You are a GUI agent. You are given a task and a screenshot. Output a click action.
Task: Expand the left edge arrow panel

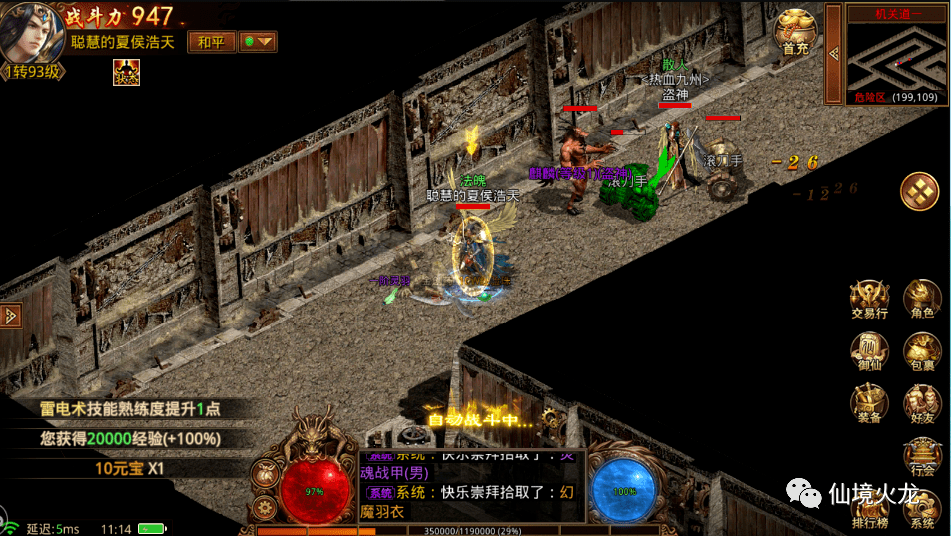(11, 314)
